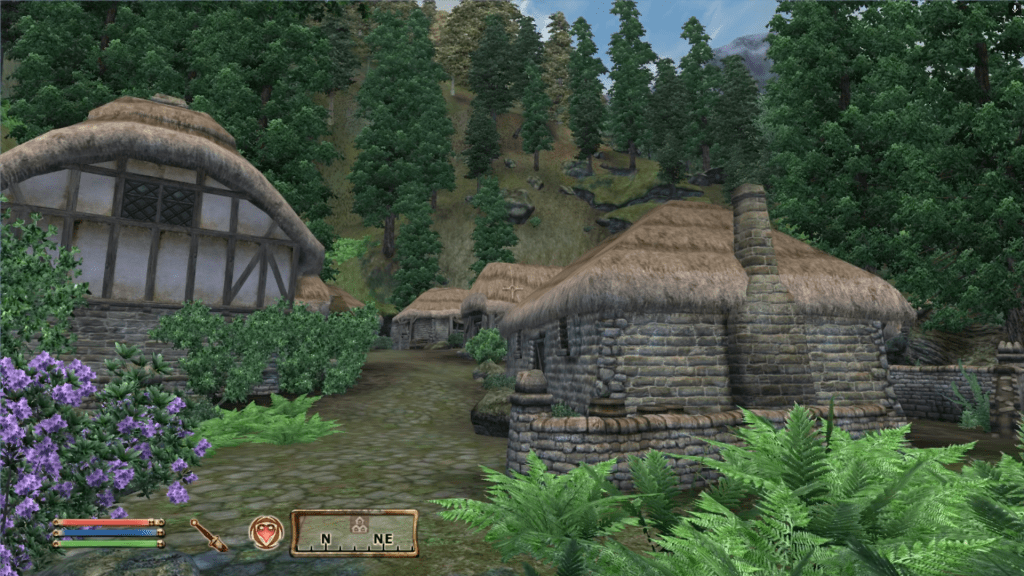Click the compass bar showing N and NE
This screenshot has height=576, width=1024.
coord(354,533)
